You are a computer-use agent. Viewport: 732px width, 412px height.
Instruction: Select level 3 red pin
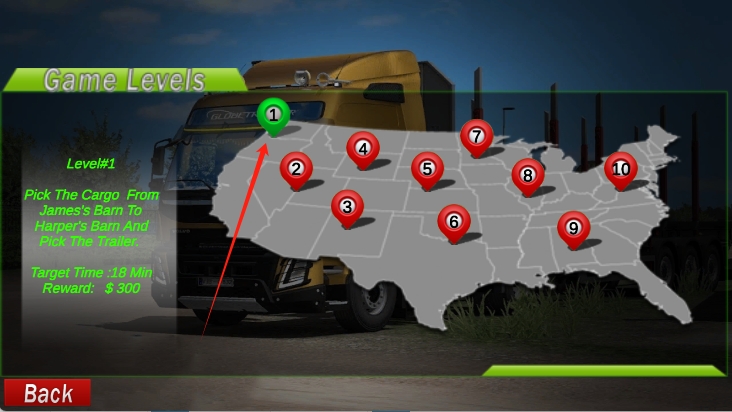pyautogui.click(x=347, y=206)
